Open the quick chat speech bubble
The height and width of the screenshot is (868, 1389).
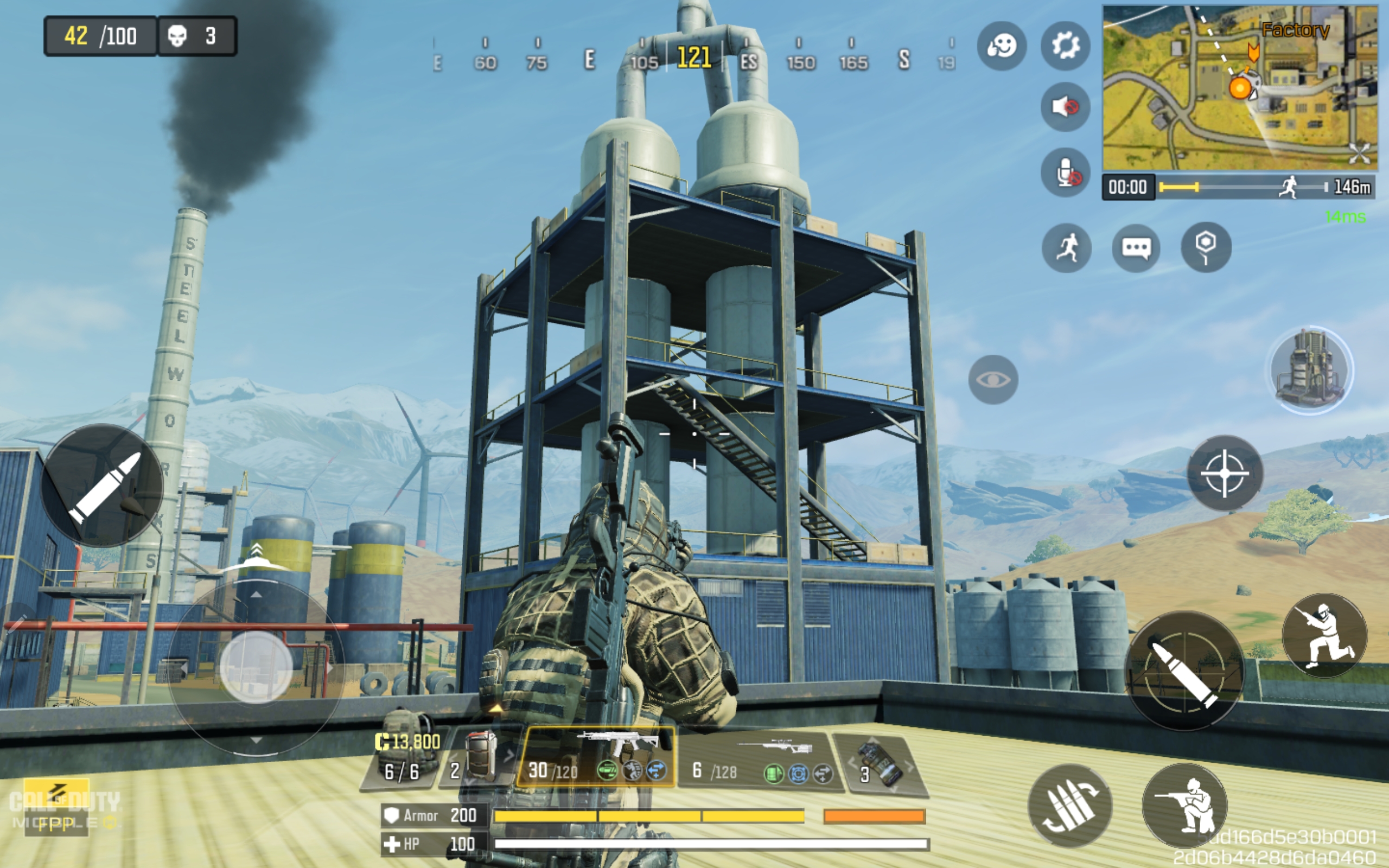coord(1136,248)
